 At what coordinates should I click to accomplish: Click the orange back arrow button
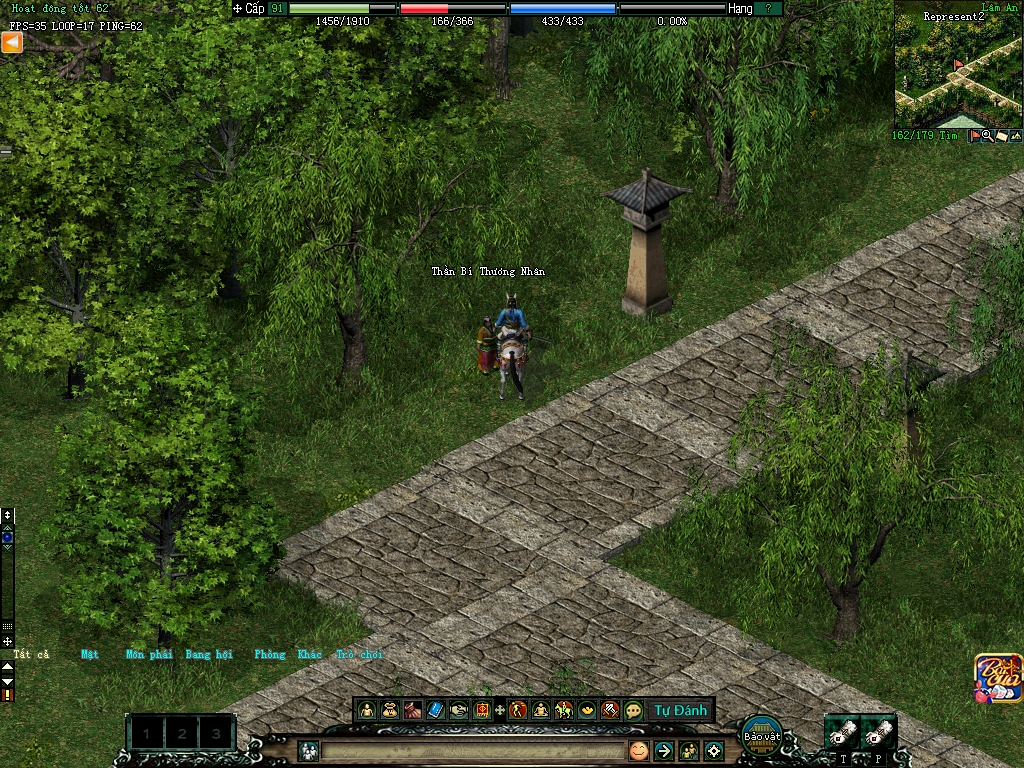pyautogui.click(x=12, y=42)
